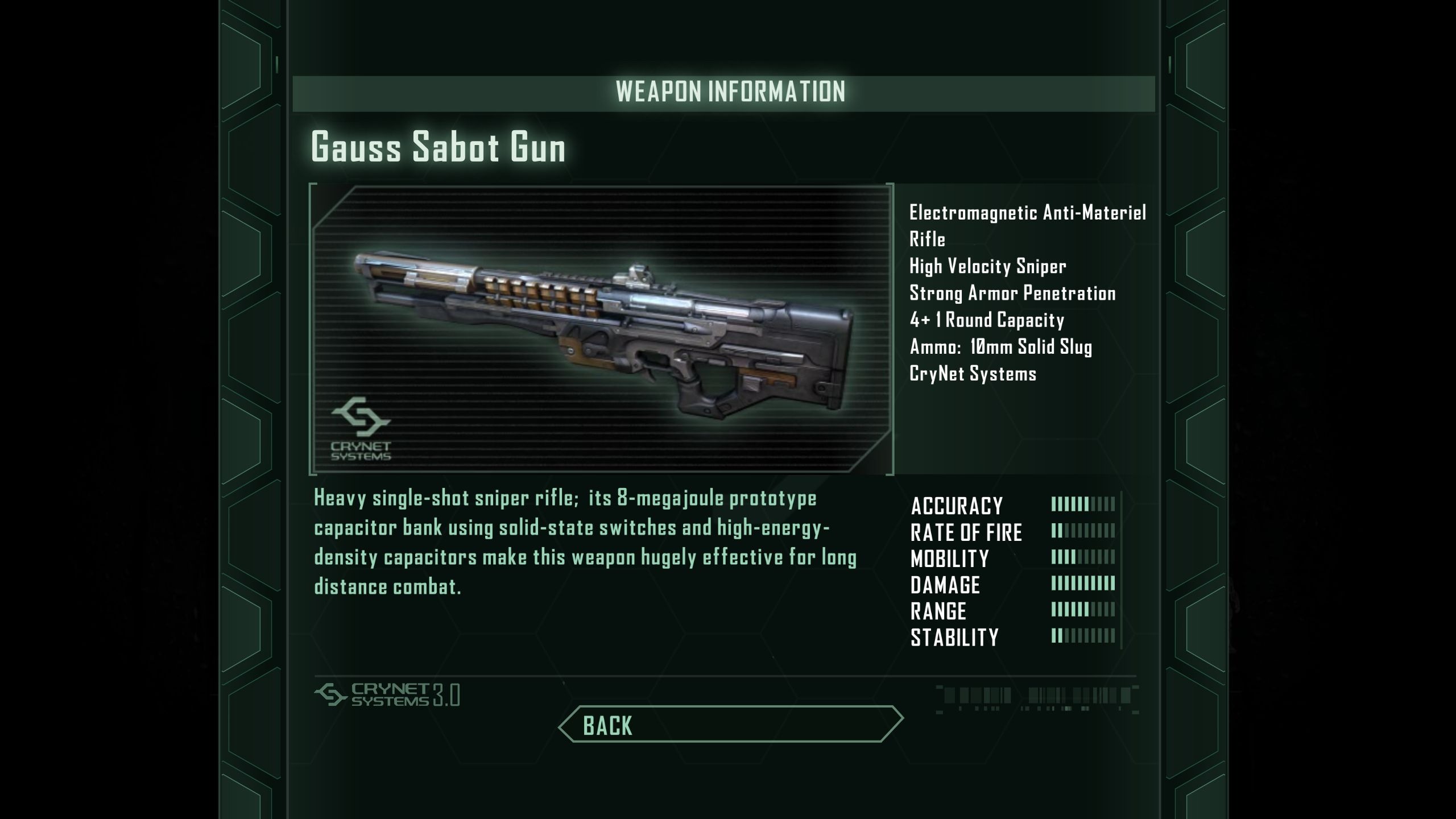This screenshot has width=1456, height=819.
Task: Go back using the BACK button
Action: click(730, 725)
